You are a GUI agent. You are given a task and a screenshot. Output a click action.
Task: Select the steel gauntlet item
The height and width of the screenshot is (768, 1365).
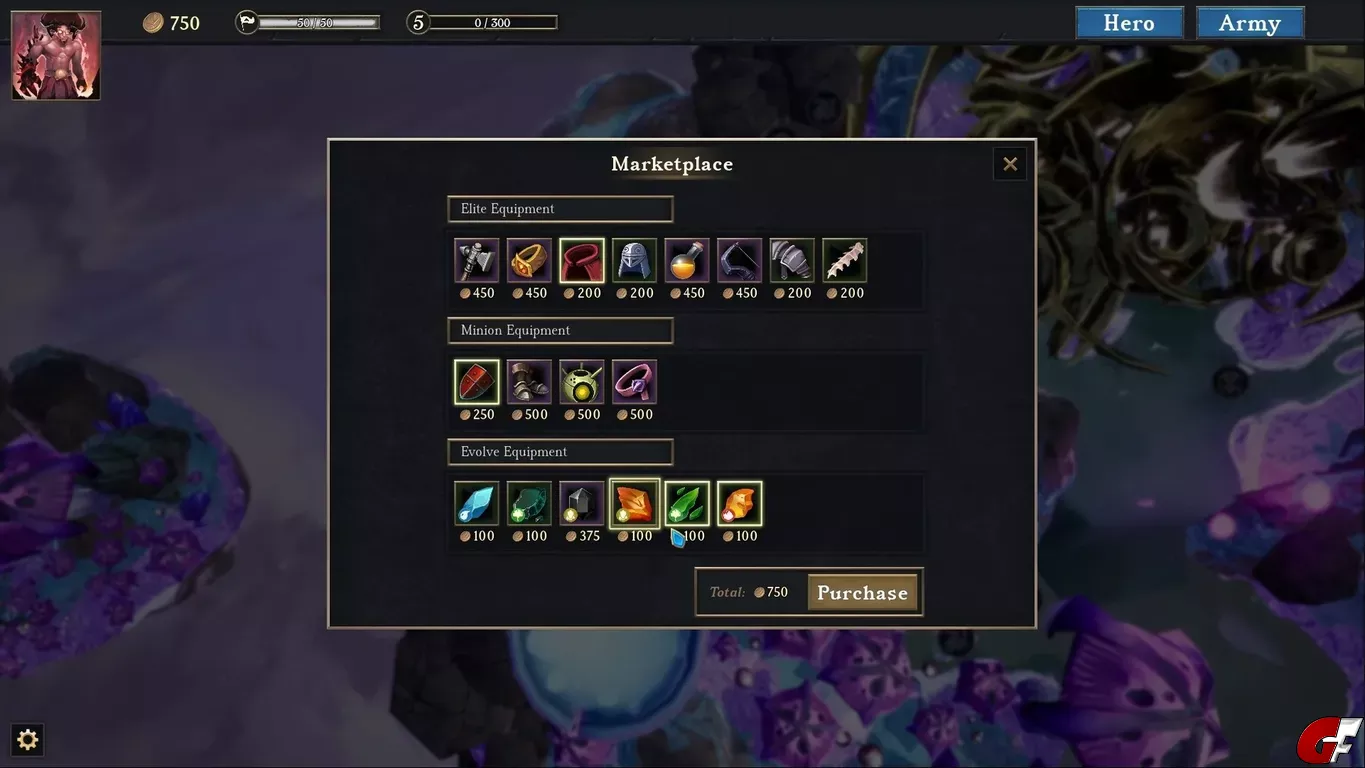792,261
